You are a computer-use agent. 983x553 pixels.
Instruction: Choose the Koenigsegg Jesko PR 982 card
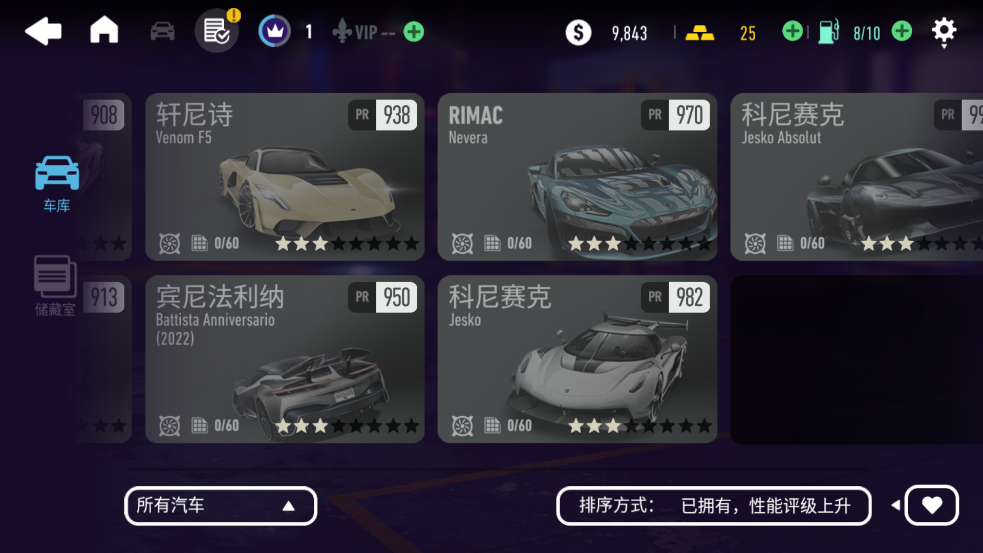577,359
